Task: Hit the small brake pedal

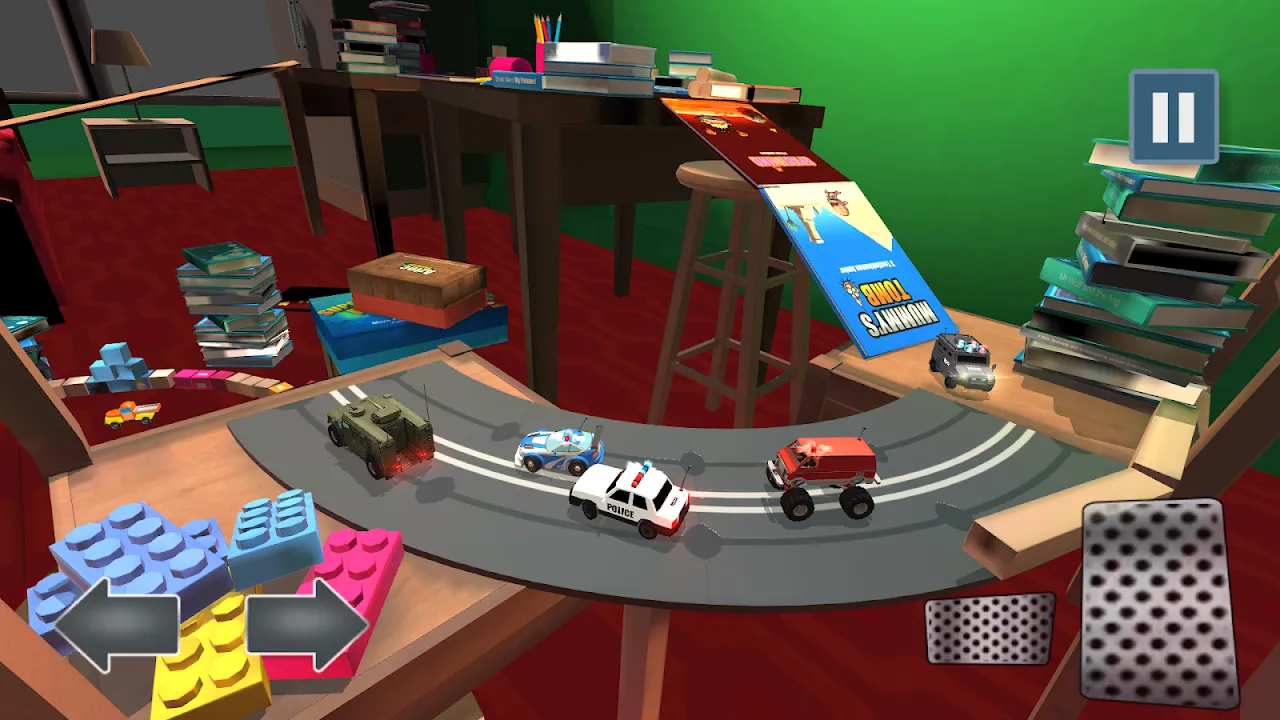Action: [989, 628]
